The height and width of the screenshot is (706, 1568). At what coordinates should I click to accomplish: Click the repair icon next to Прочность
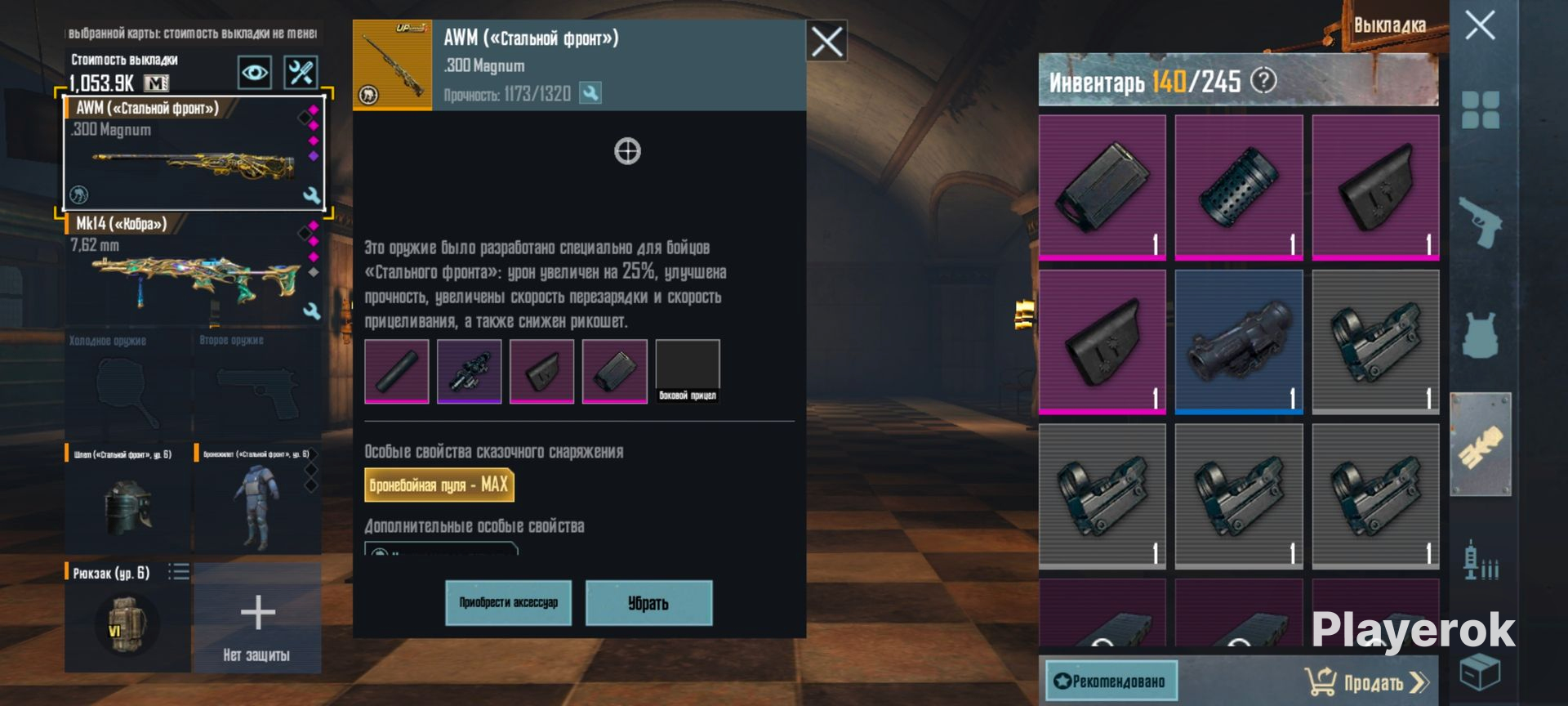coord(590,93)
